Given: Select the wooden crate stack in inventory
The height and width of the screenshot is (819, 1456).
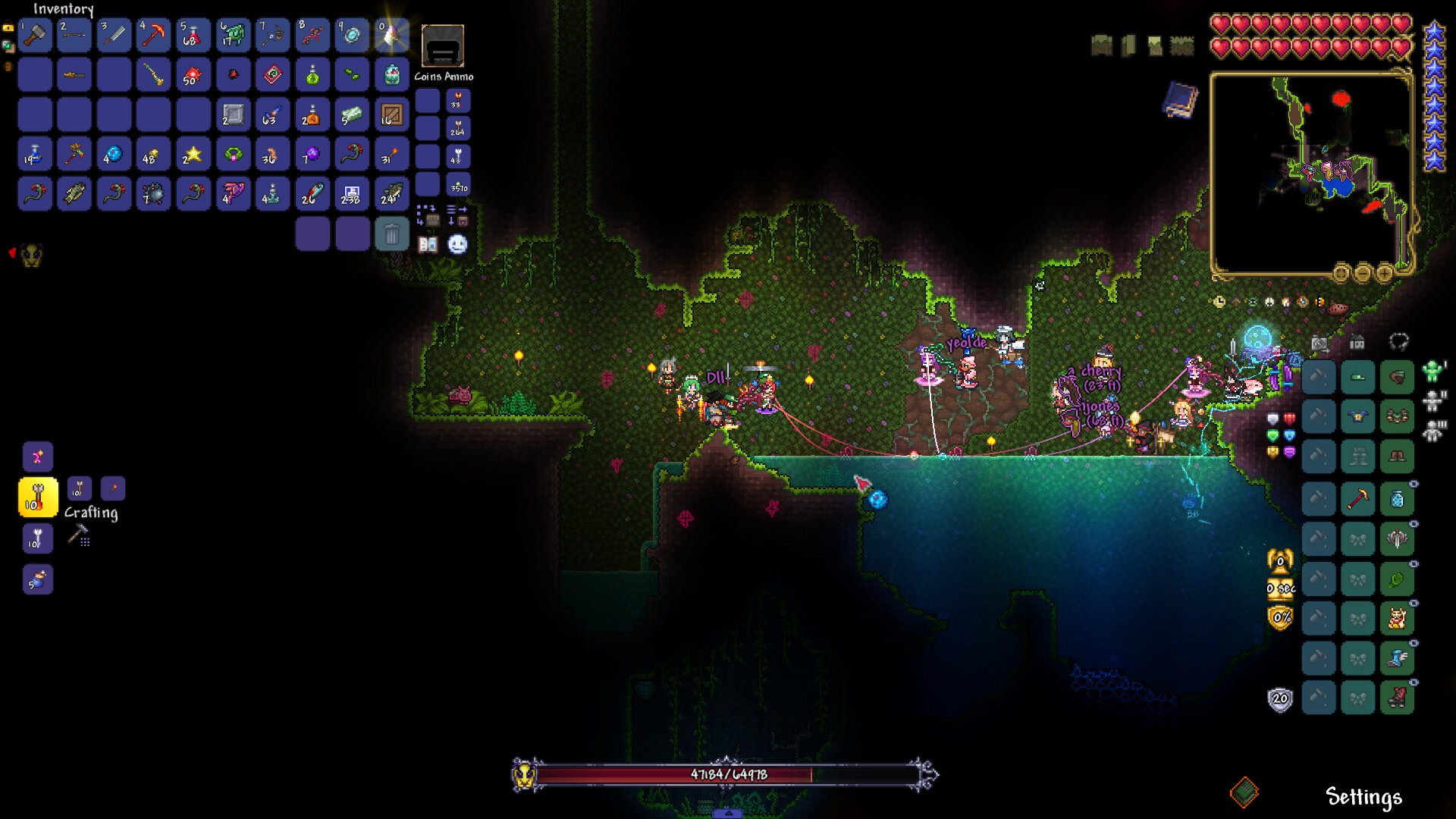Looking at the screenshot, I should pos(391,115).
